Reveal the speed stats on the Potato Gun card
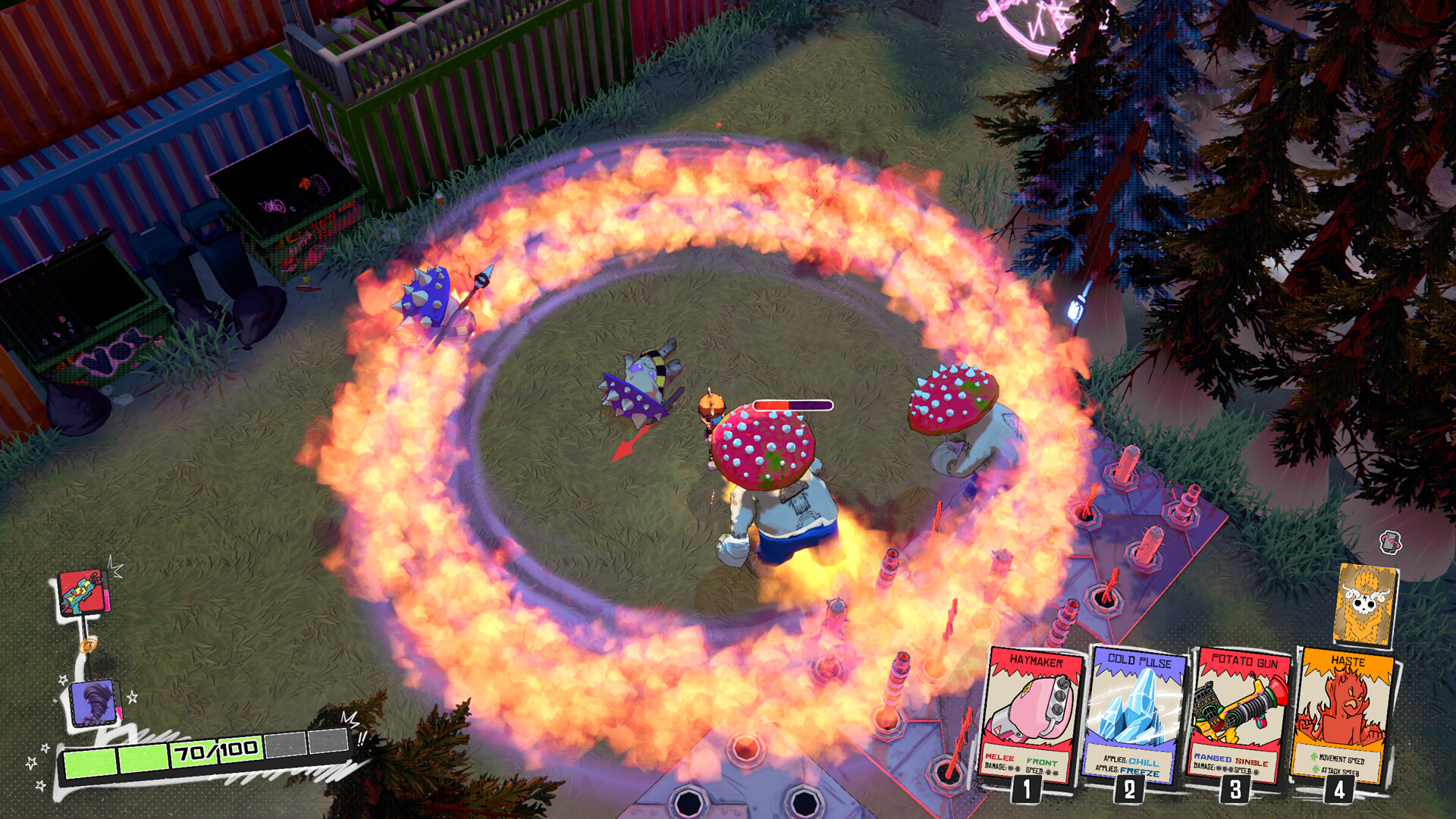Screen dimensions: 1456x819 (1249, 771)
